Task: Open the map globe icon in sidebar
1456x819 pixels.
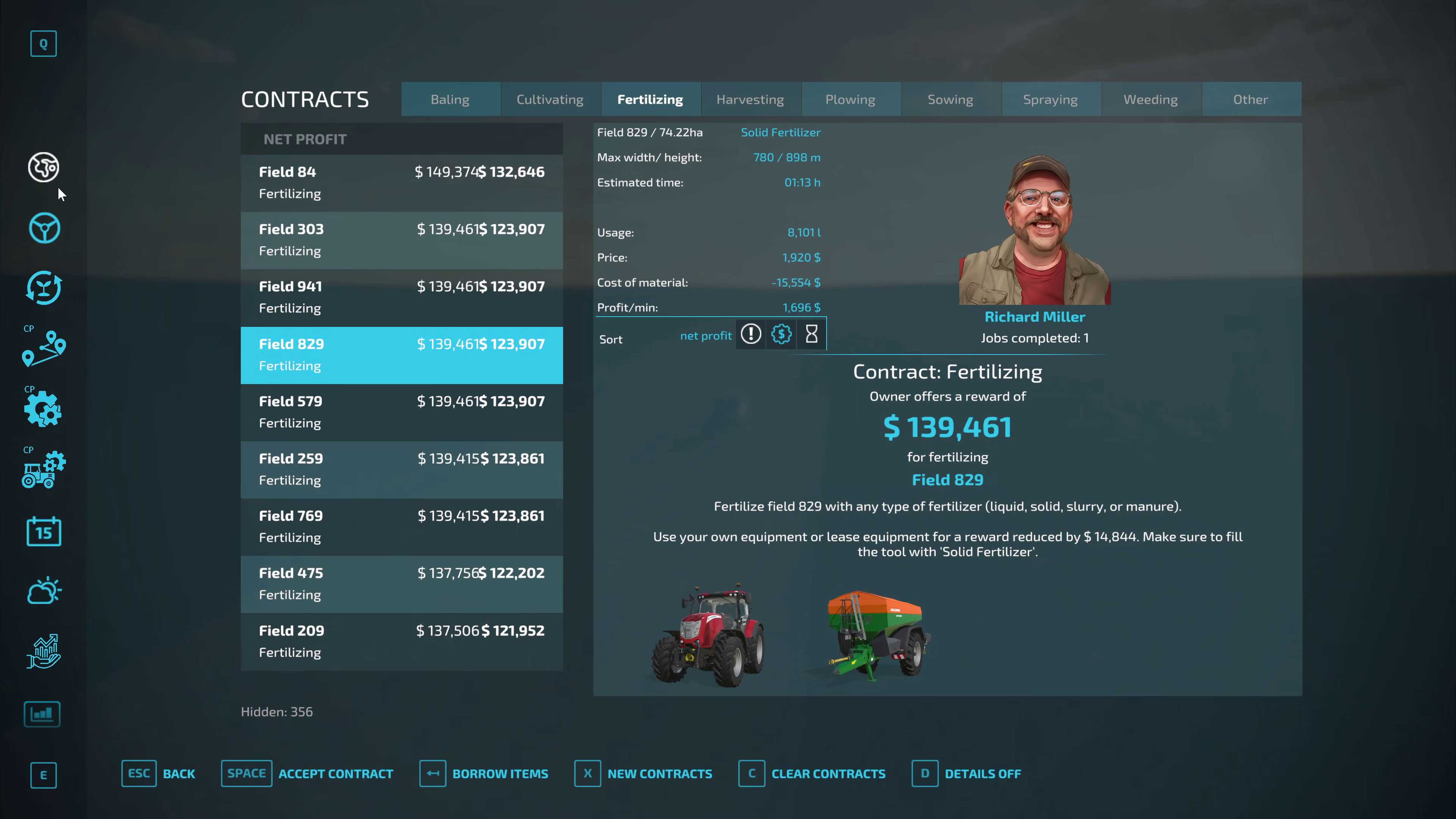Action: (43, 167)
